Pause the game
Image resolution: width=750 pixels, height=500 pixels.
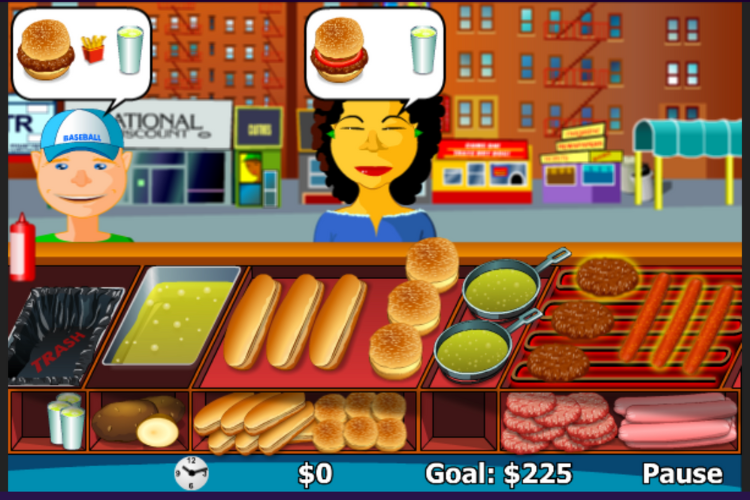tap(681, 473)
